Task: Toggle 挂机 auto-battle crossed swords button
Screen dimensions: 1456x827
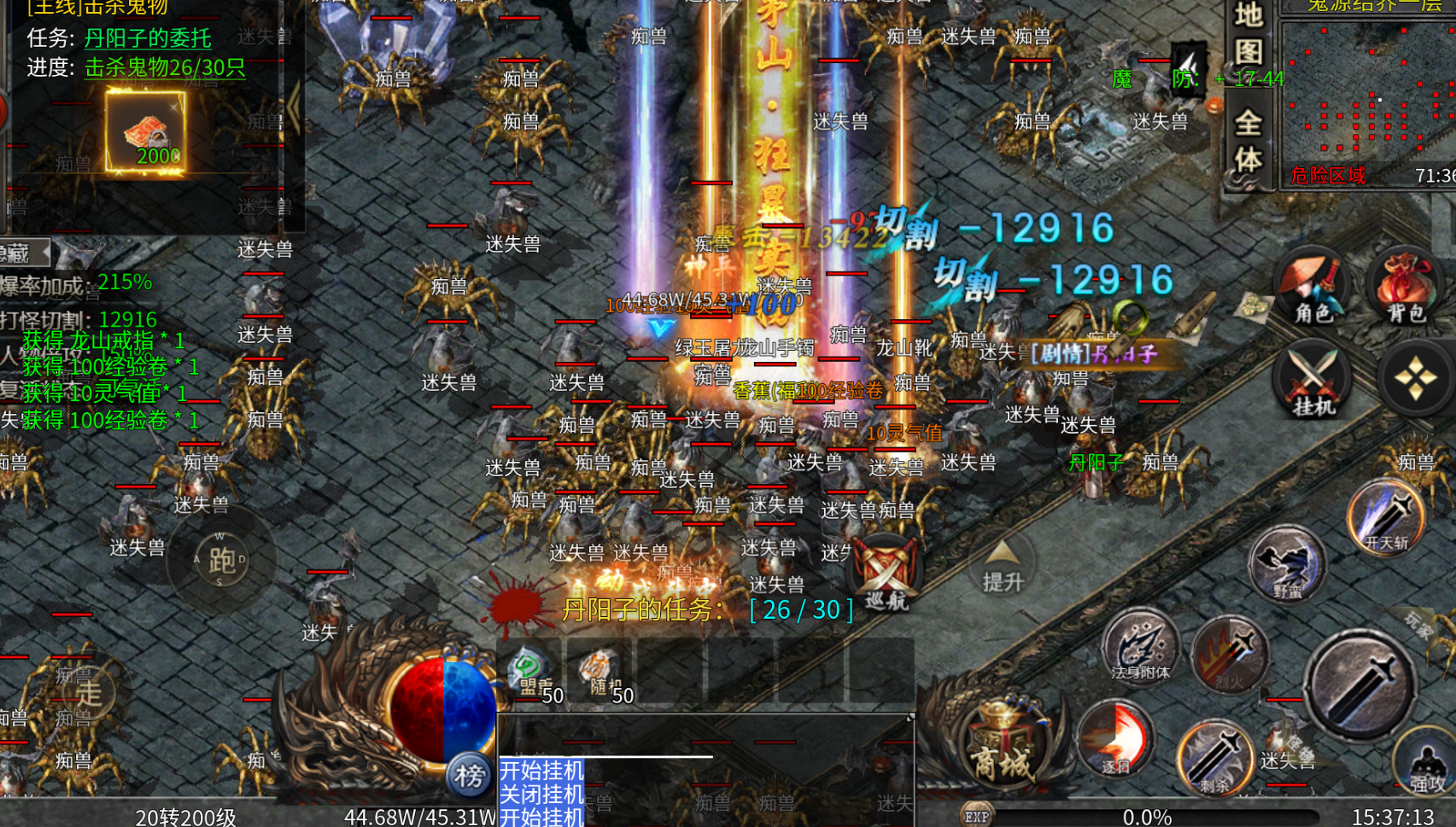Action: (1313, 380)
